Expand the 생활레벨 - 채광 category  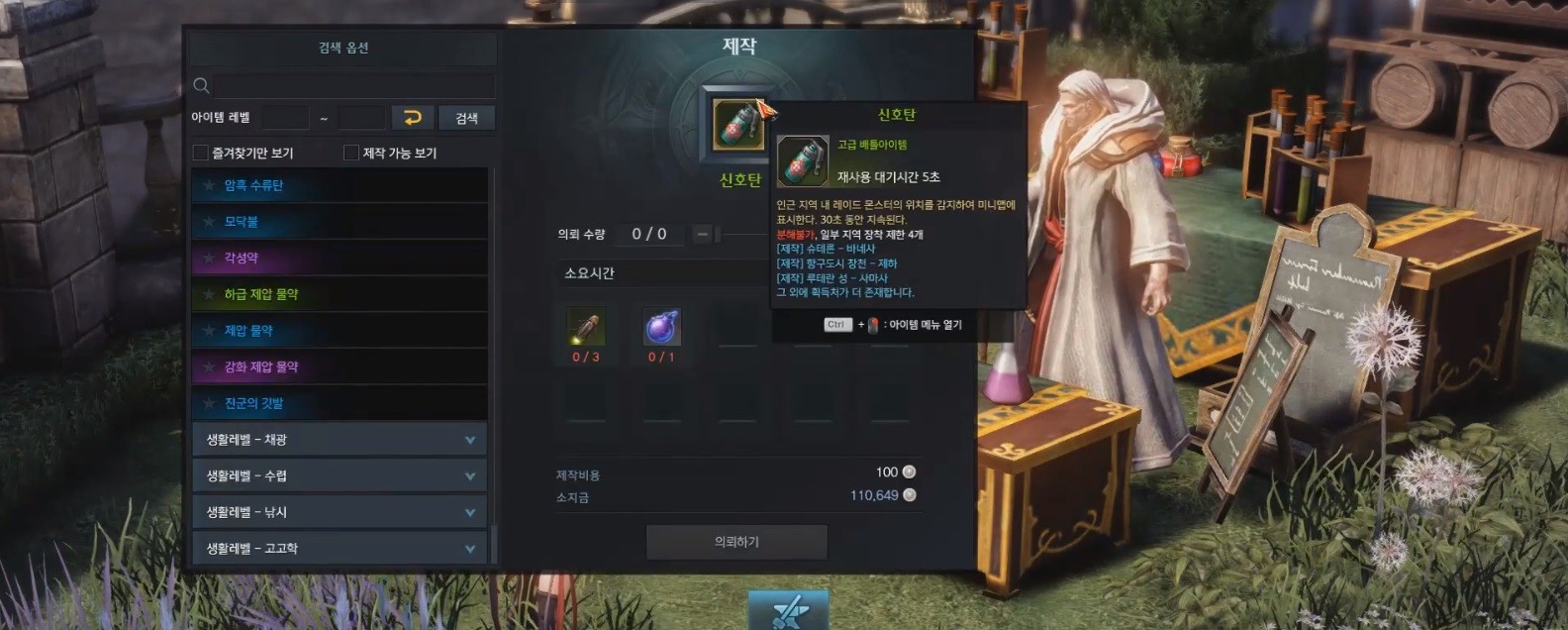point(339,440)
